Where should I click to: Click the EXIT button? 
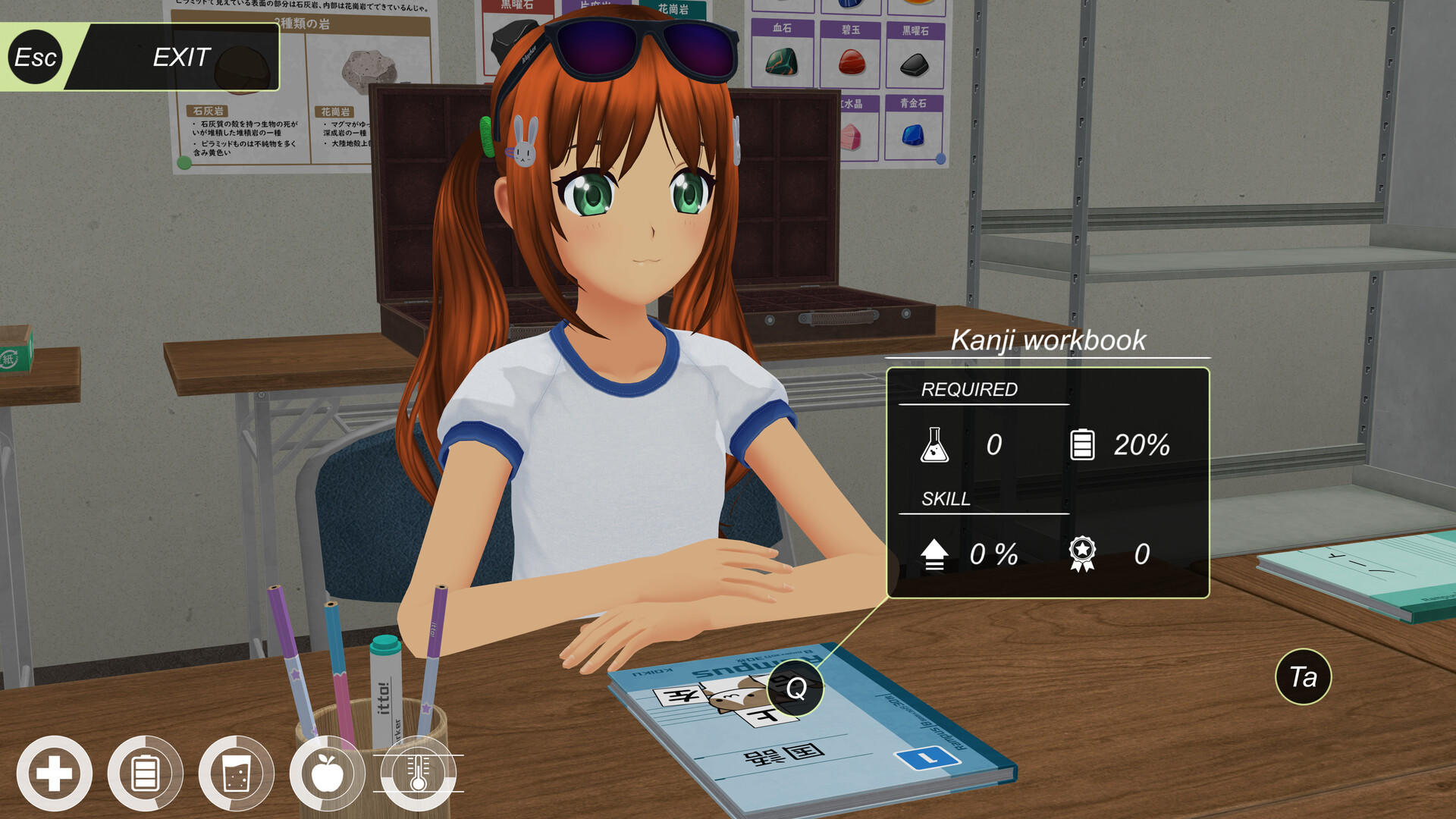tap(180, 56)
